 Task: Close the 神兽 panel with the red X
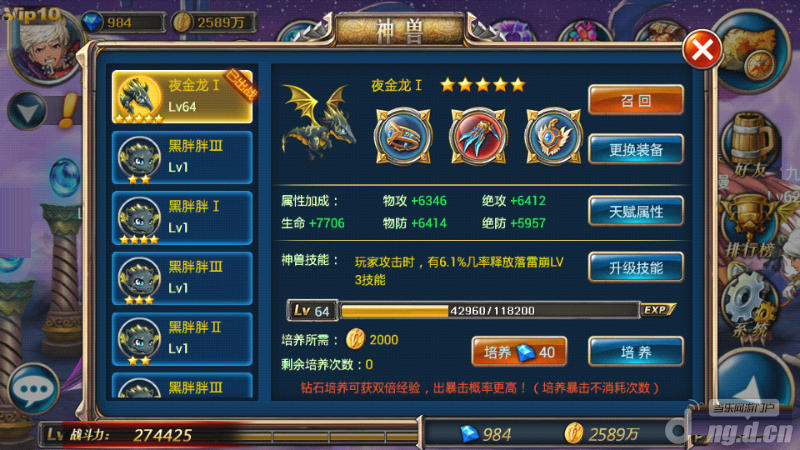point(703,49)
